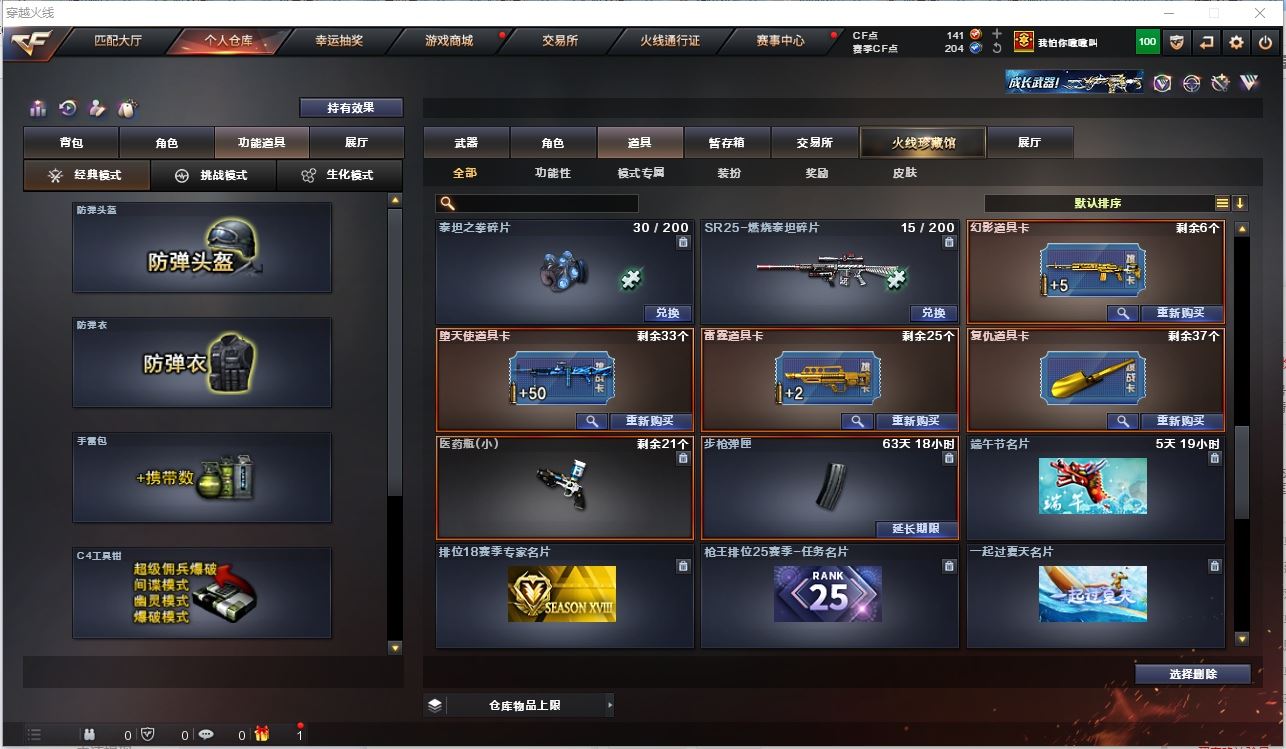Select the 端午节名片 name card
Screen dimensions: 1286x749
coord(1095,487)
